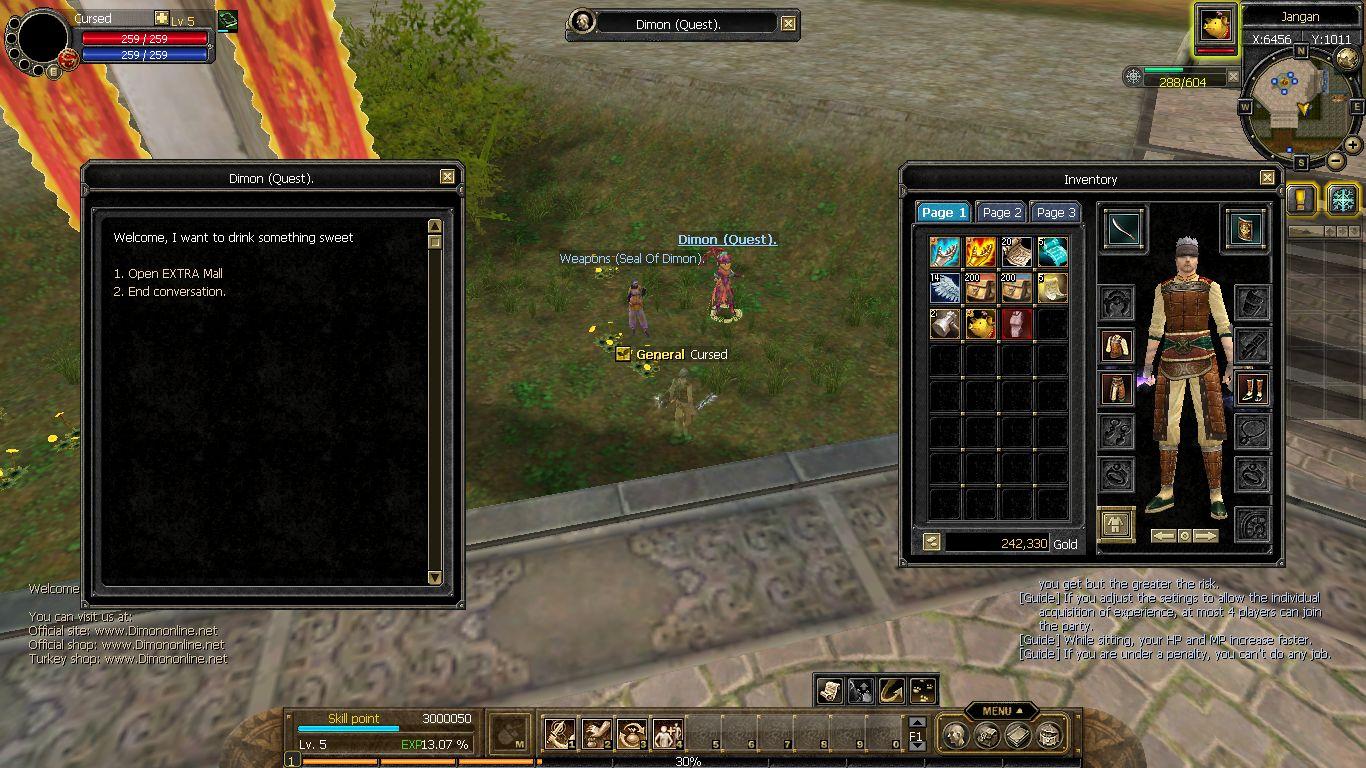Click the white feather item stack of 14
This screenshot has width=1366, height=768.
coord(945,288)
